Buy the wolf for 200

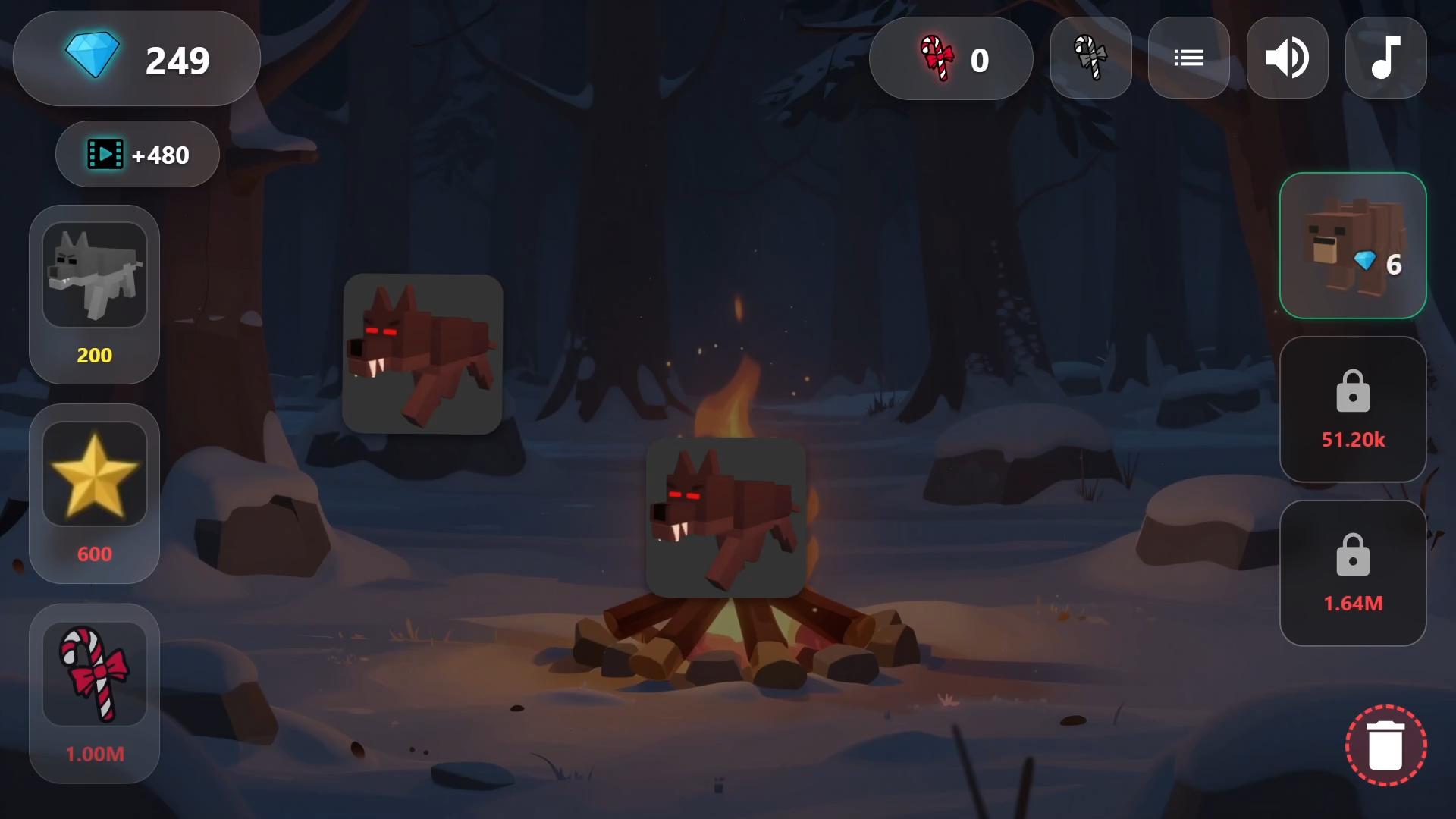pyautogui.click(x=94, y=294)
